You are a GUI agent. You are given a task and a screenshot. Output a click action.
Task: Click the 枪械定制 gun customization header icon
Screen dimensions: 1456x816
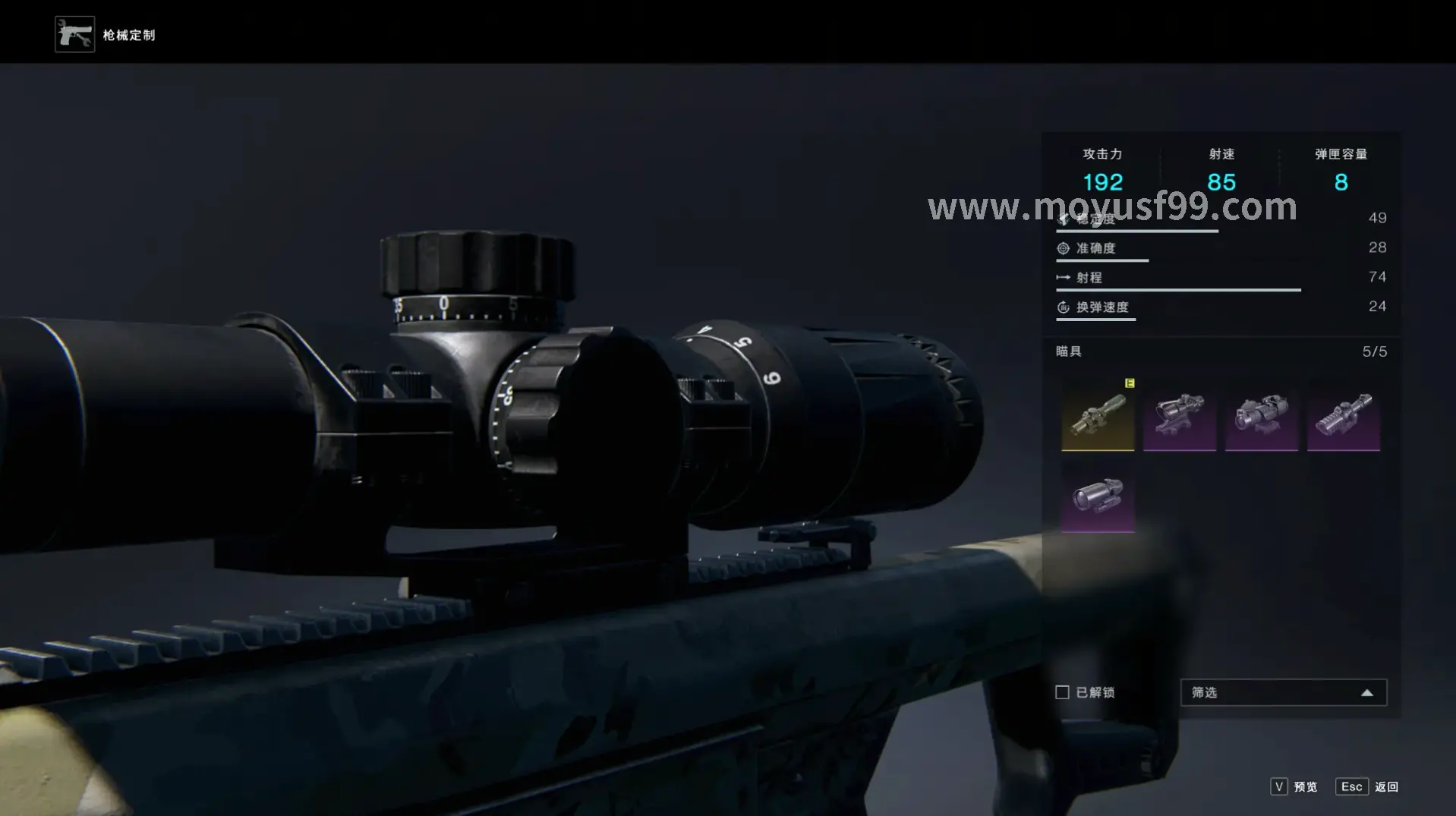74,34
